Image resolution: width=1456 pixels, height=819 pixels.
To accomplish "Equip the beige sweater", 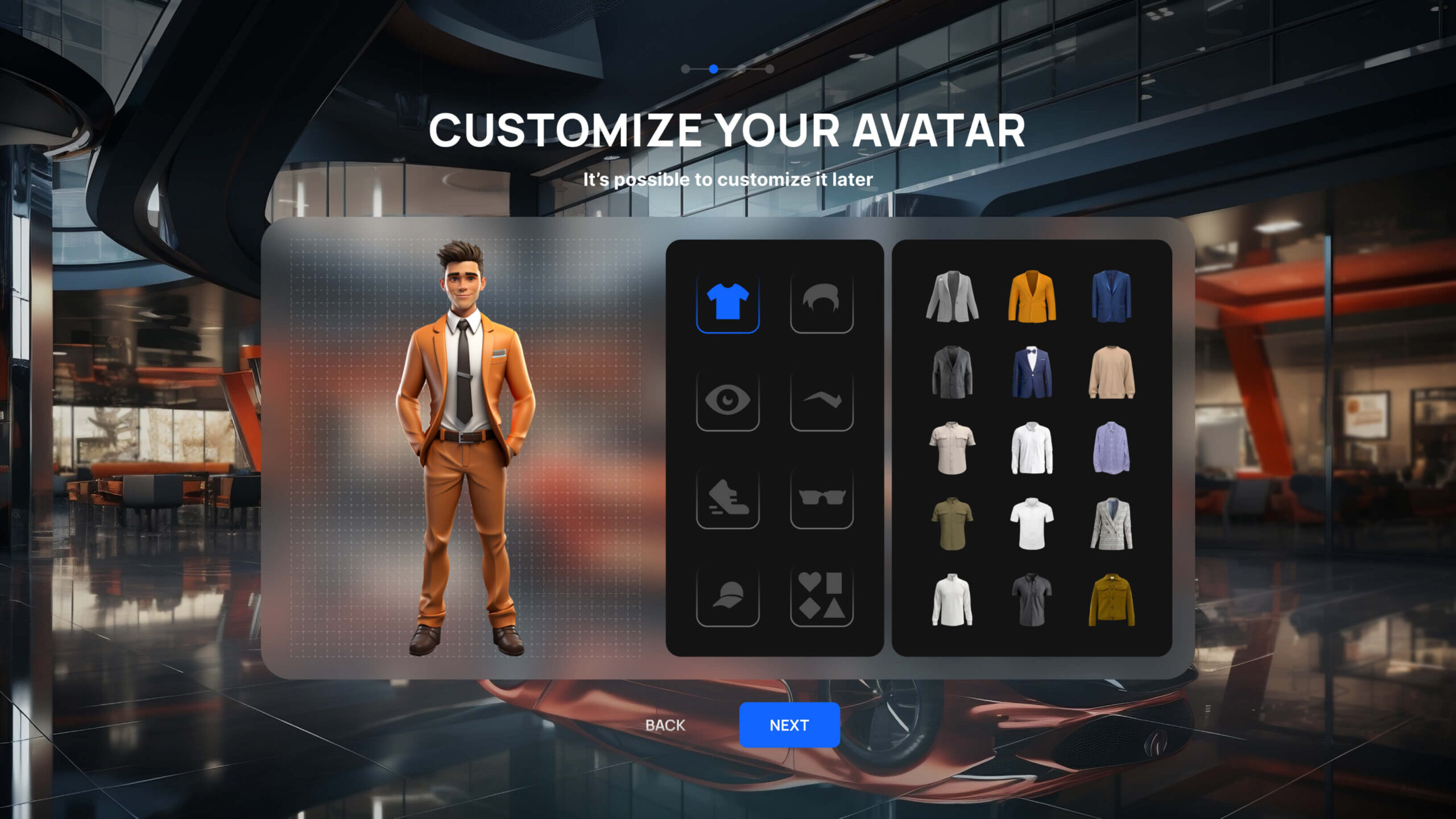I will pyautogui.click(x=1111, y=372).
